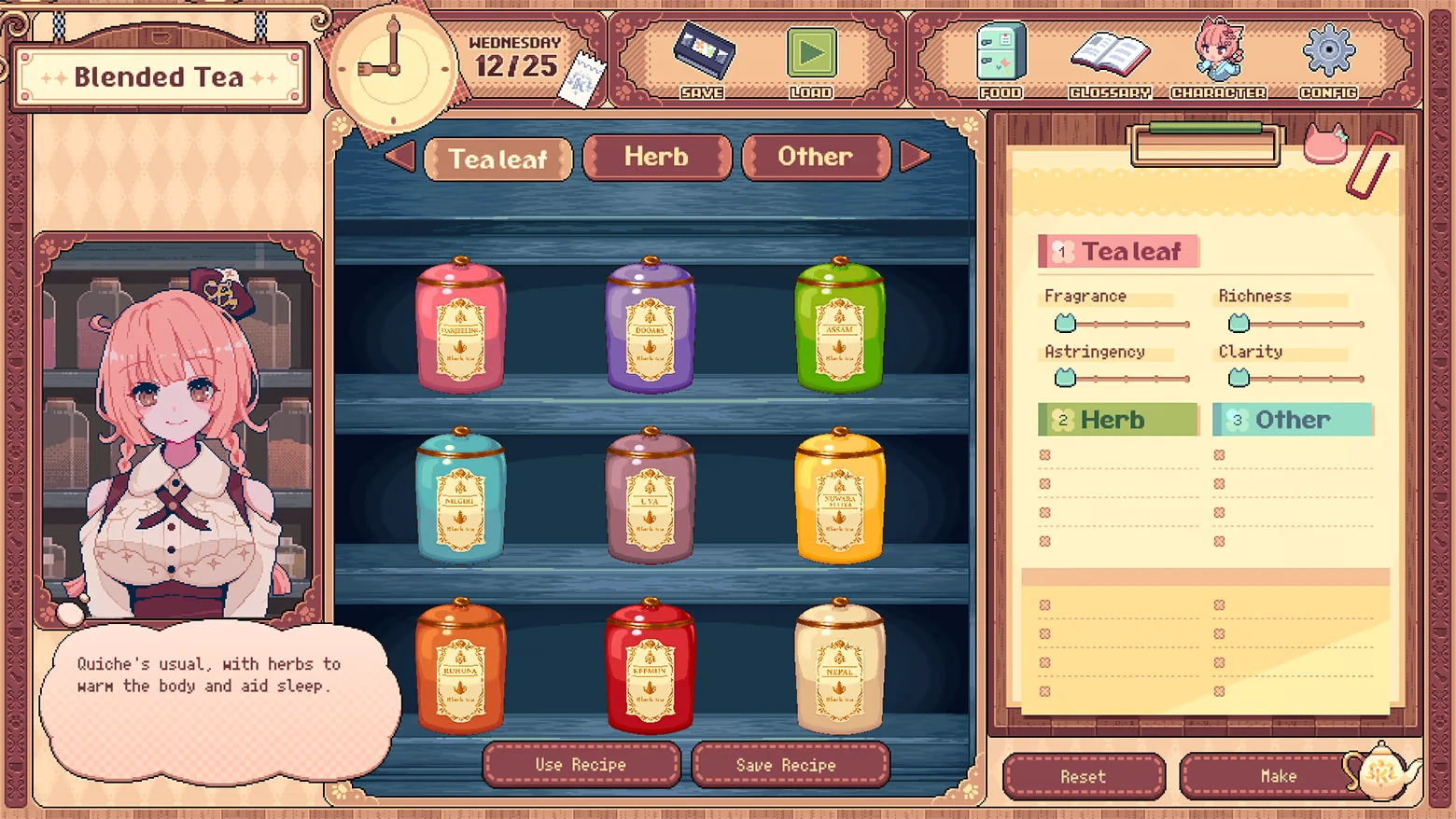1456x819 pixels.
Task: Switch to the Herb category tab
Action: pos(656,157)
